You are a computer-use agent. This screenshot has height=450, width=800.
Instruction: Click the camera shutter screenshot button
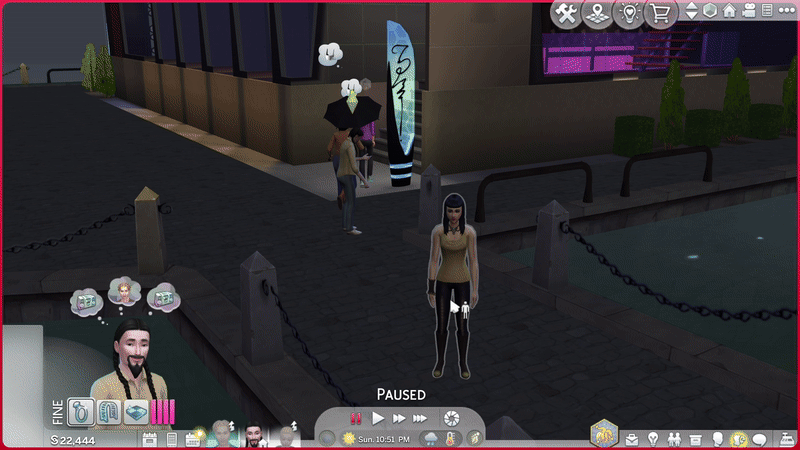(452, 418)
